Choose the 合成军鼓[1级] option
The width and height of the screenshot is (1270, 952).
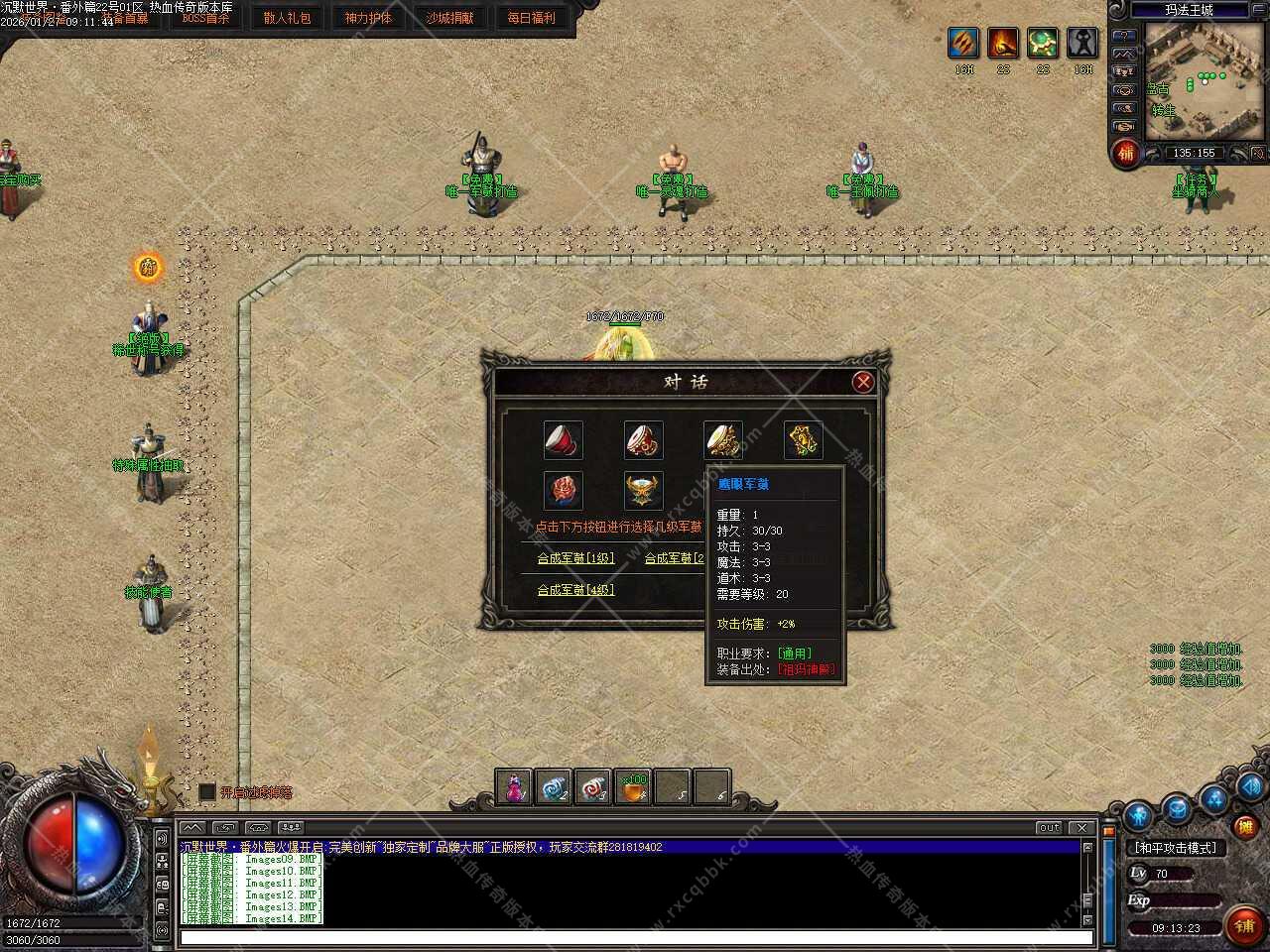tap(575, 558)
